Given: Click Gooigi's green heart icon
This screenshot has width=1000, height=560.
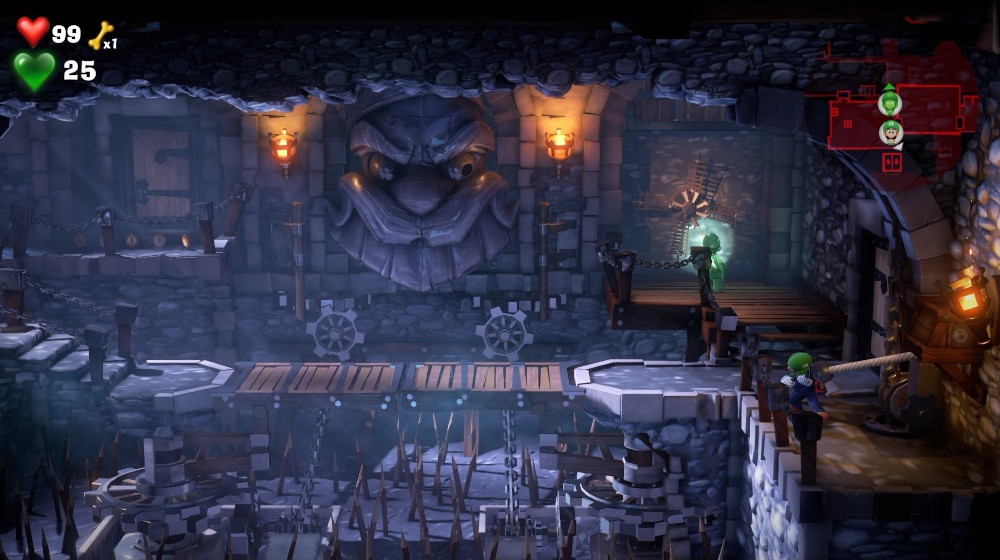Looking at the screenshot, I should [x=35, y=70].
